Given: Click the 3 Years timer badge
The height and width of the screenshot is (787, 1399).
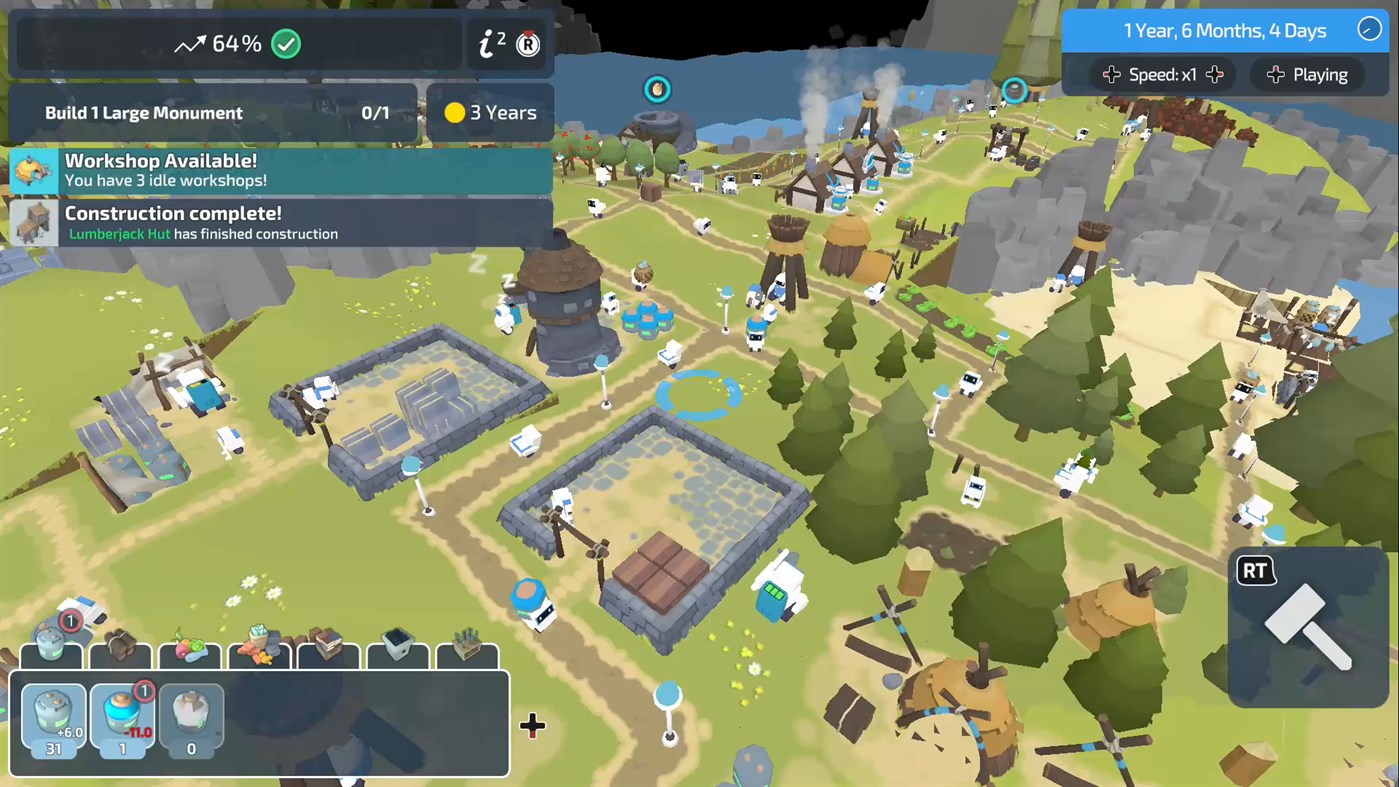Looking at the screenshot, I should pos(489,112).
